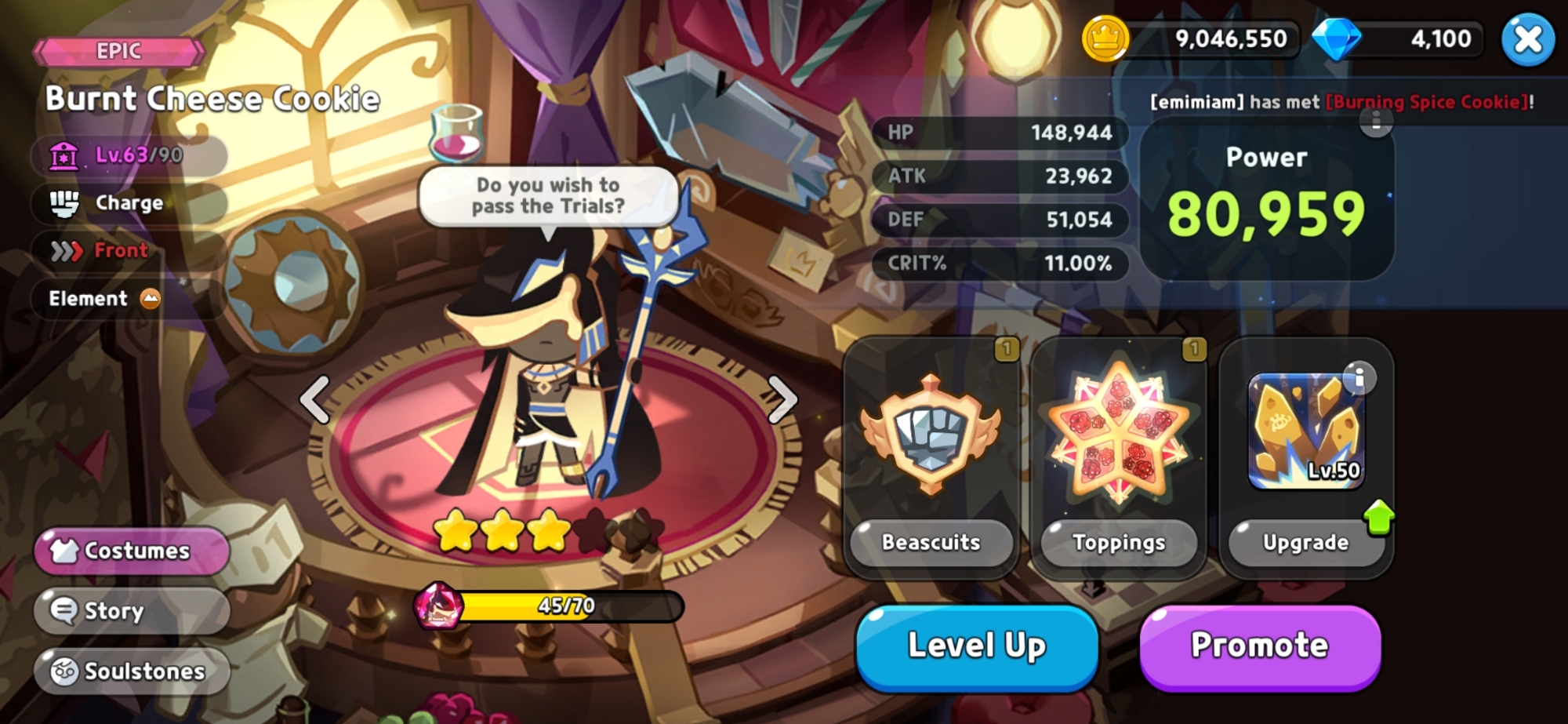Tap the Level Up button
The height and width of the screenshot is (724, 1568).
[977, 646]
